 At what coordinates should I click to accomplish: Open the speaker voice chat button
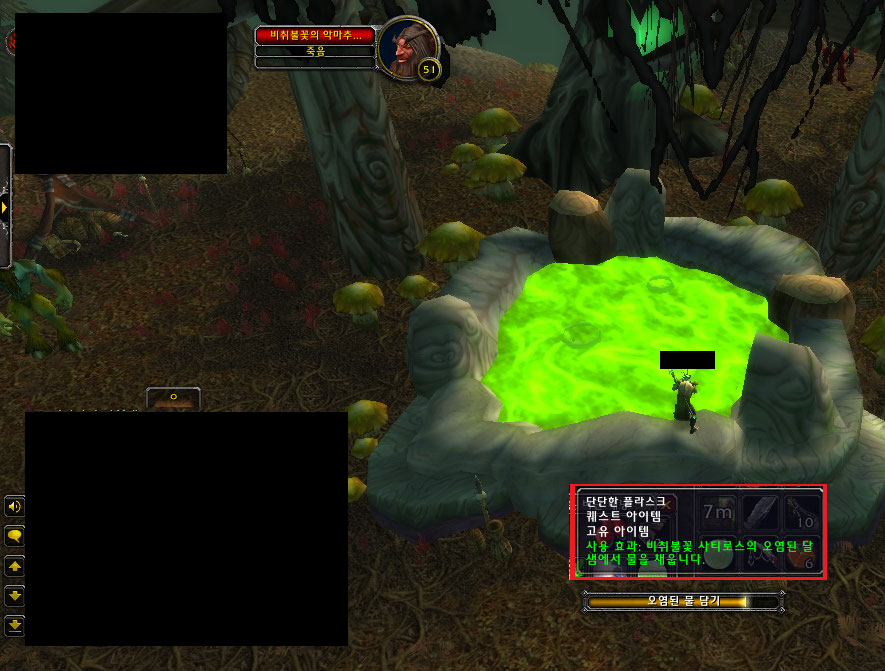[14, 507]
